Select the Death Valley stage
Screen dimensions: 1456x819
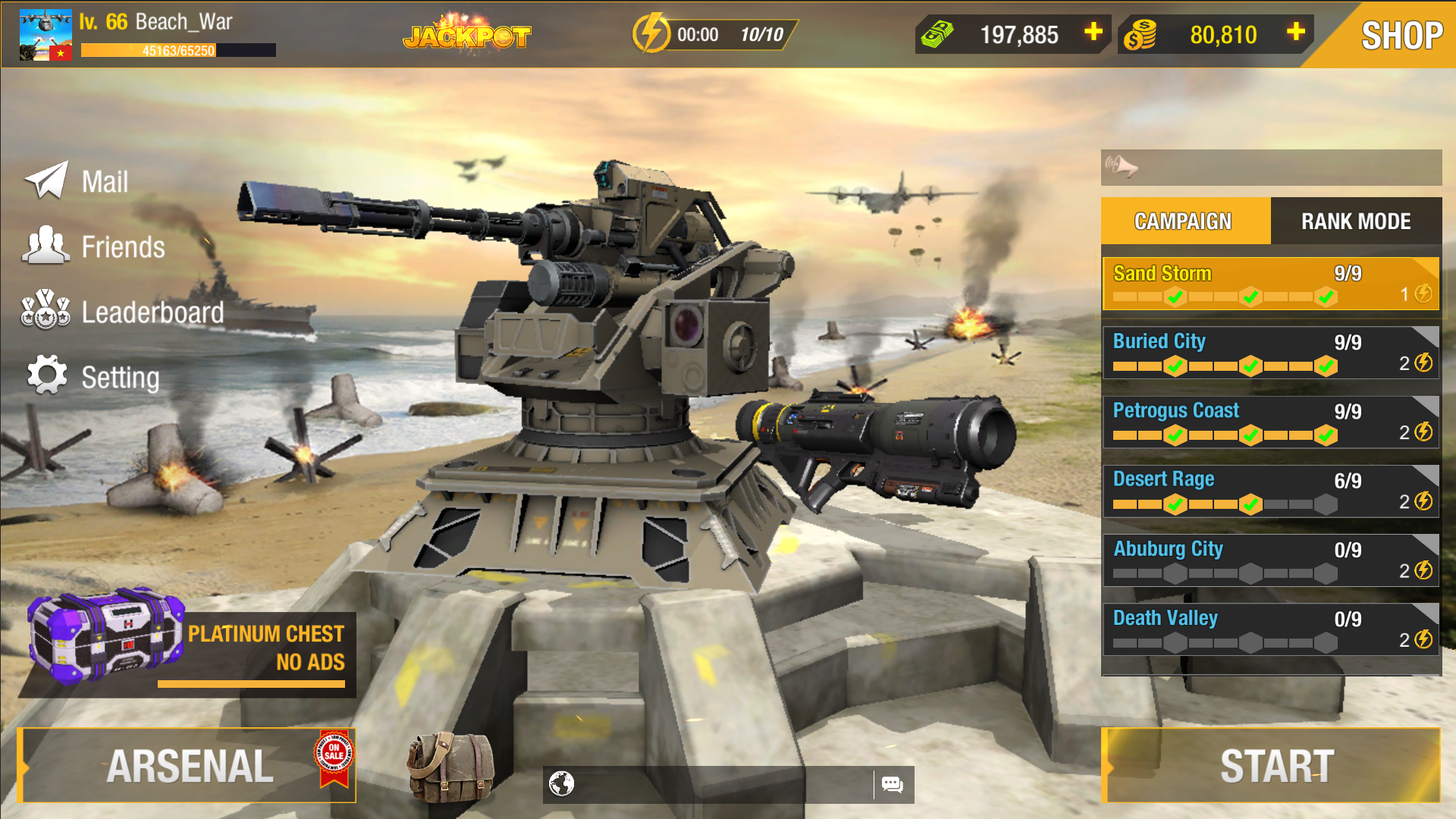tap(1270, 630)
